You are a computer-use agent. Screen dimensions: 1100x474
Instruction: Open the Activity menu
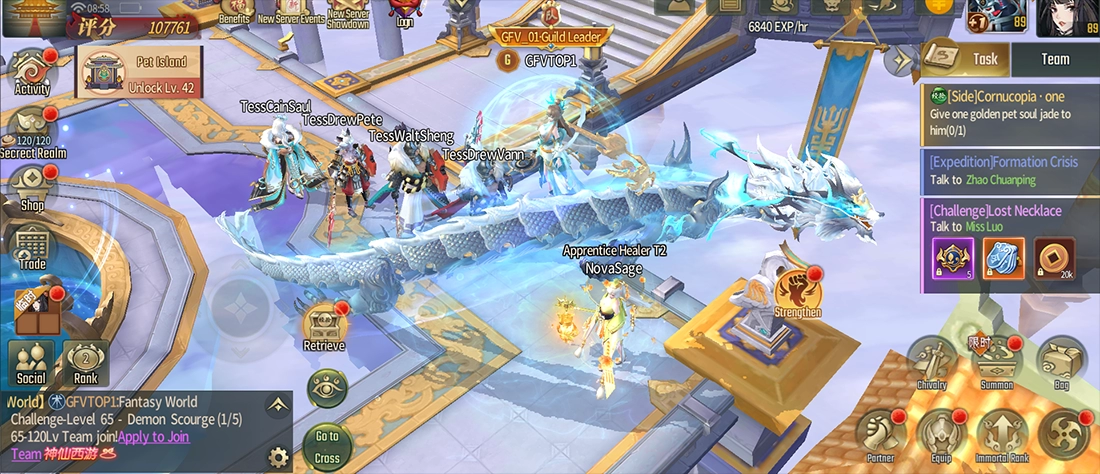pyautogui.click(x=32, y=72)
